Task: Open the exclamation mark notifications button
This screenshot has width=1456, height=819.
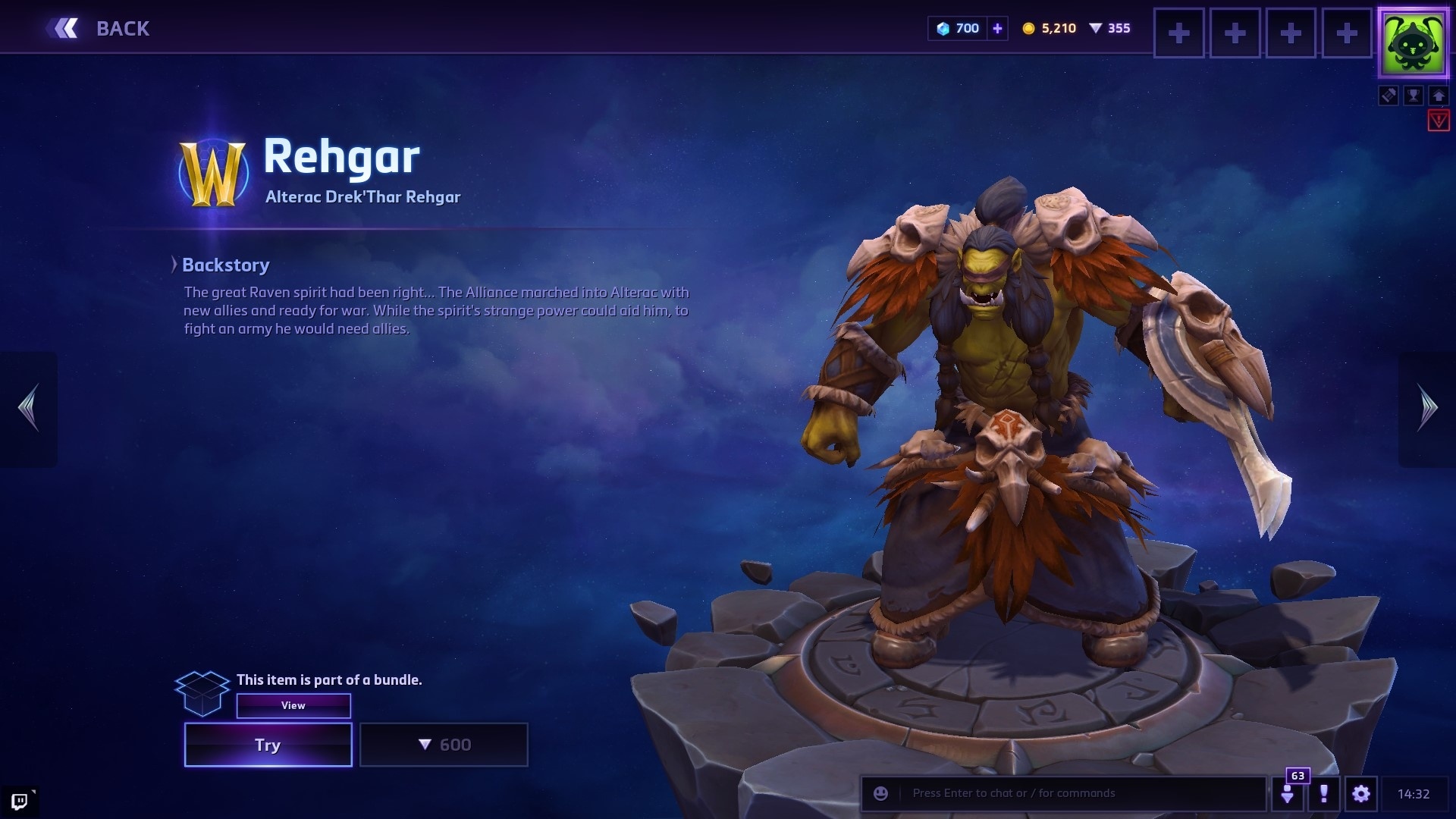Action: click(1324, 793)
